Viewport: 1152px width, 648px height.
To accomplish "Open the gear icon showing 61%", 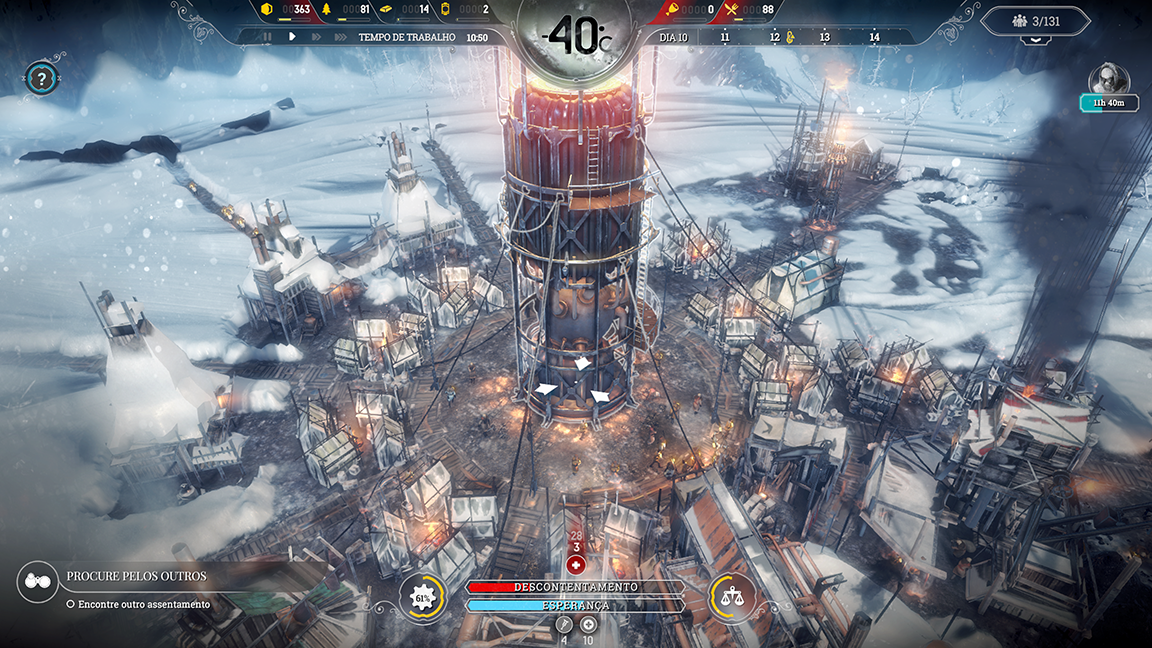I will pos(422,598).
